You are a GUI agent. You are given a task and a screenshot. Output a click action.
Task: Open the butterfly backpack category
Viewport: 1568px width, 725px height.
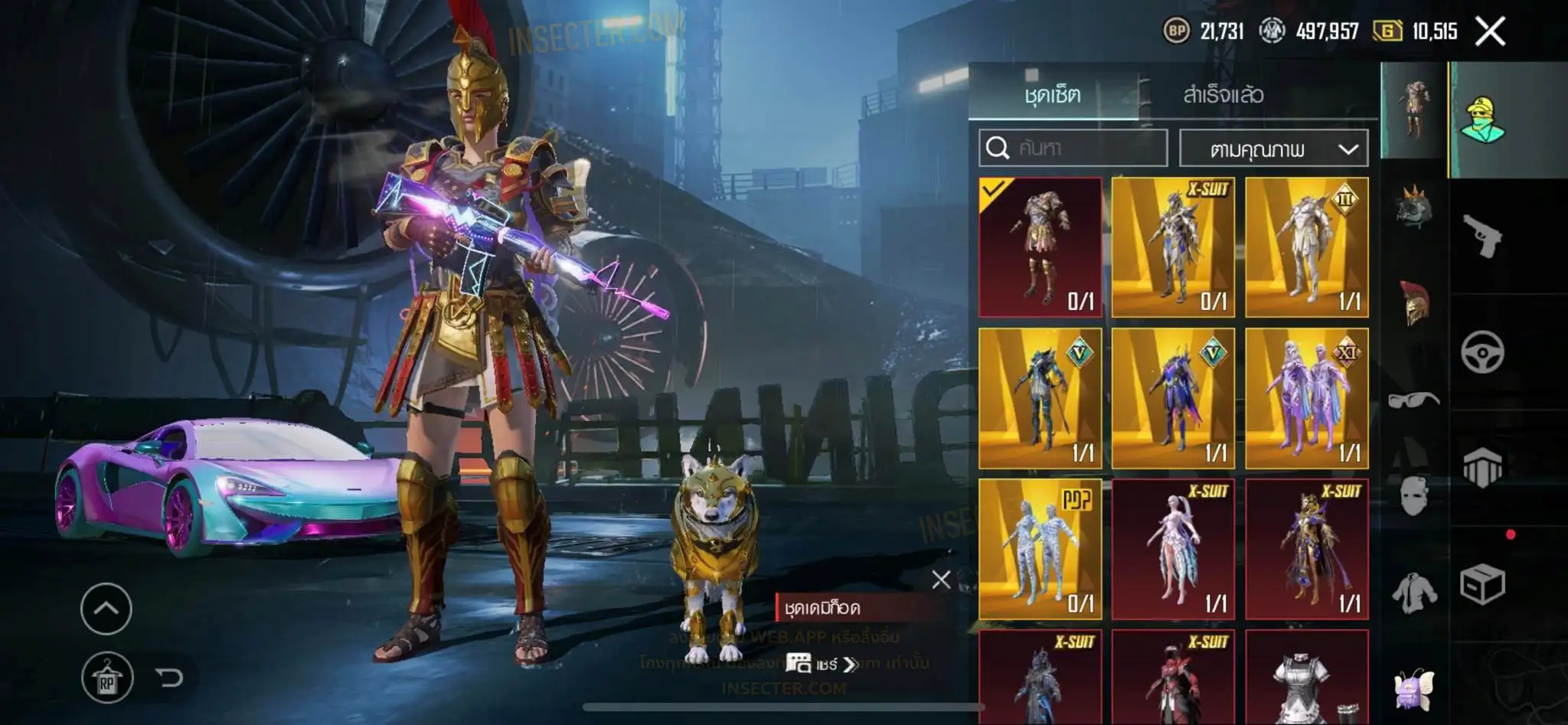coord(1413,687)
